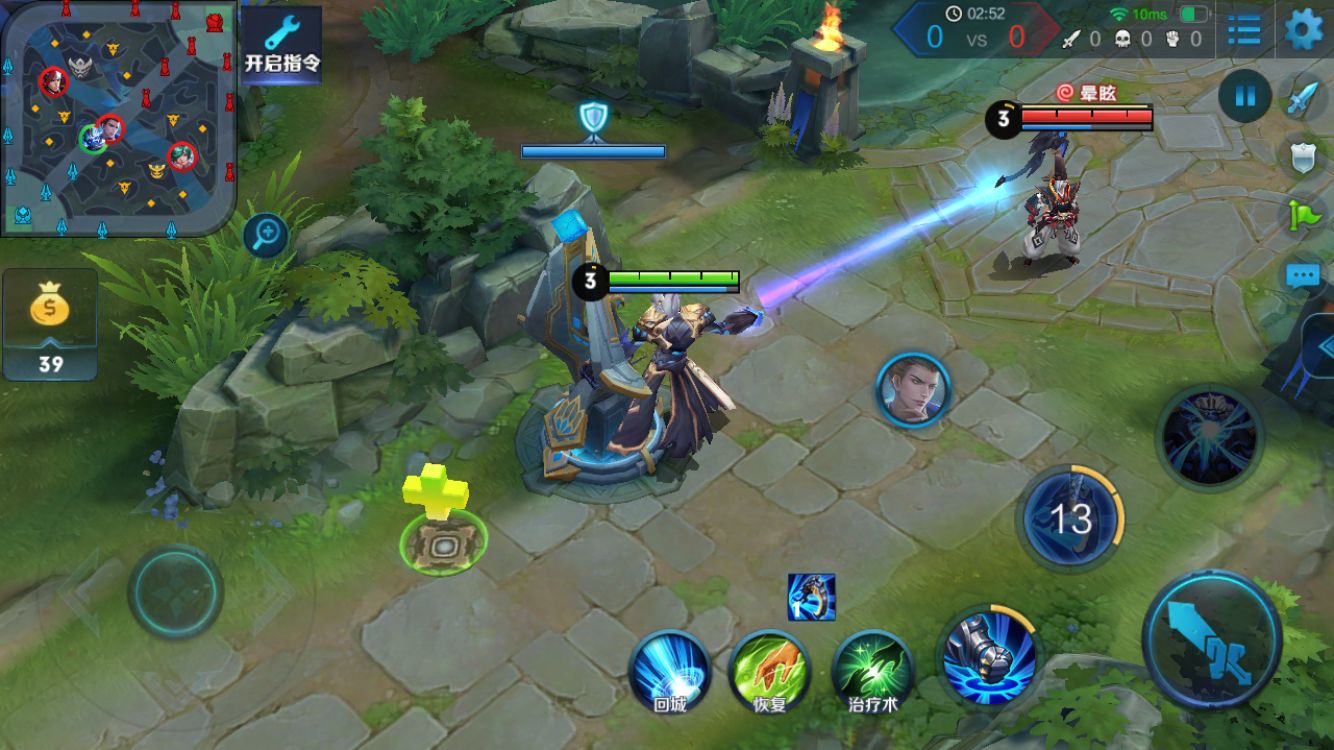The image size is (1334, 750).
Task: Tap the virtual movement joystick
Action: [x=175, y=592]
